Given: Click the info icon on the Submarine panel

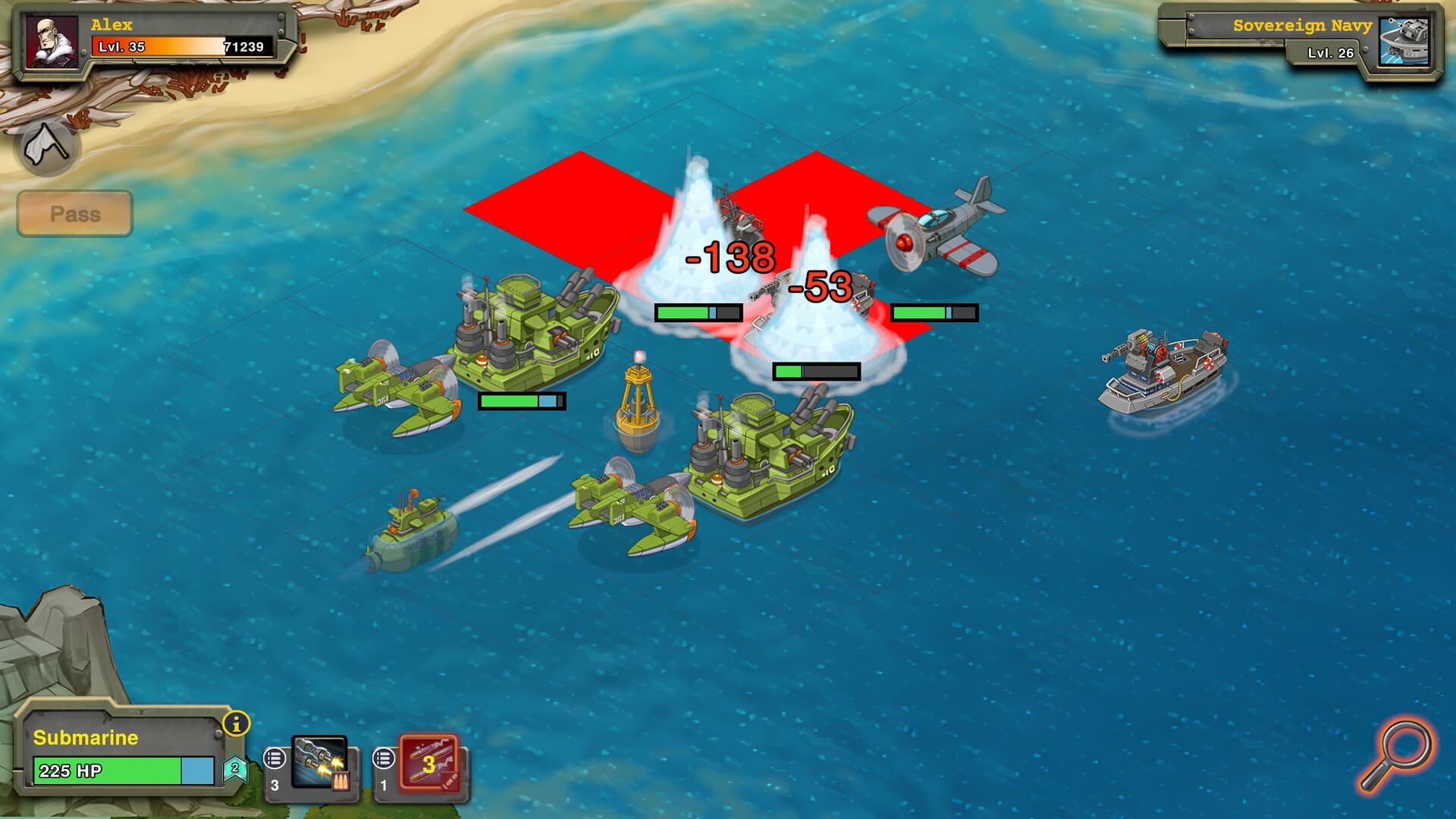Looking at the screenshot, I should [237, 724].
